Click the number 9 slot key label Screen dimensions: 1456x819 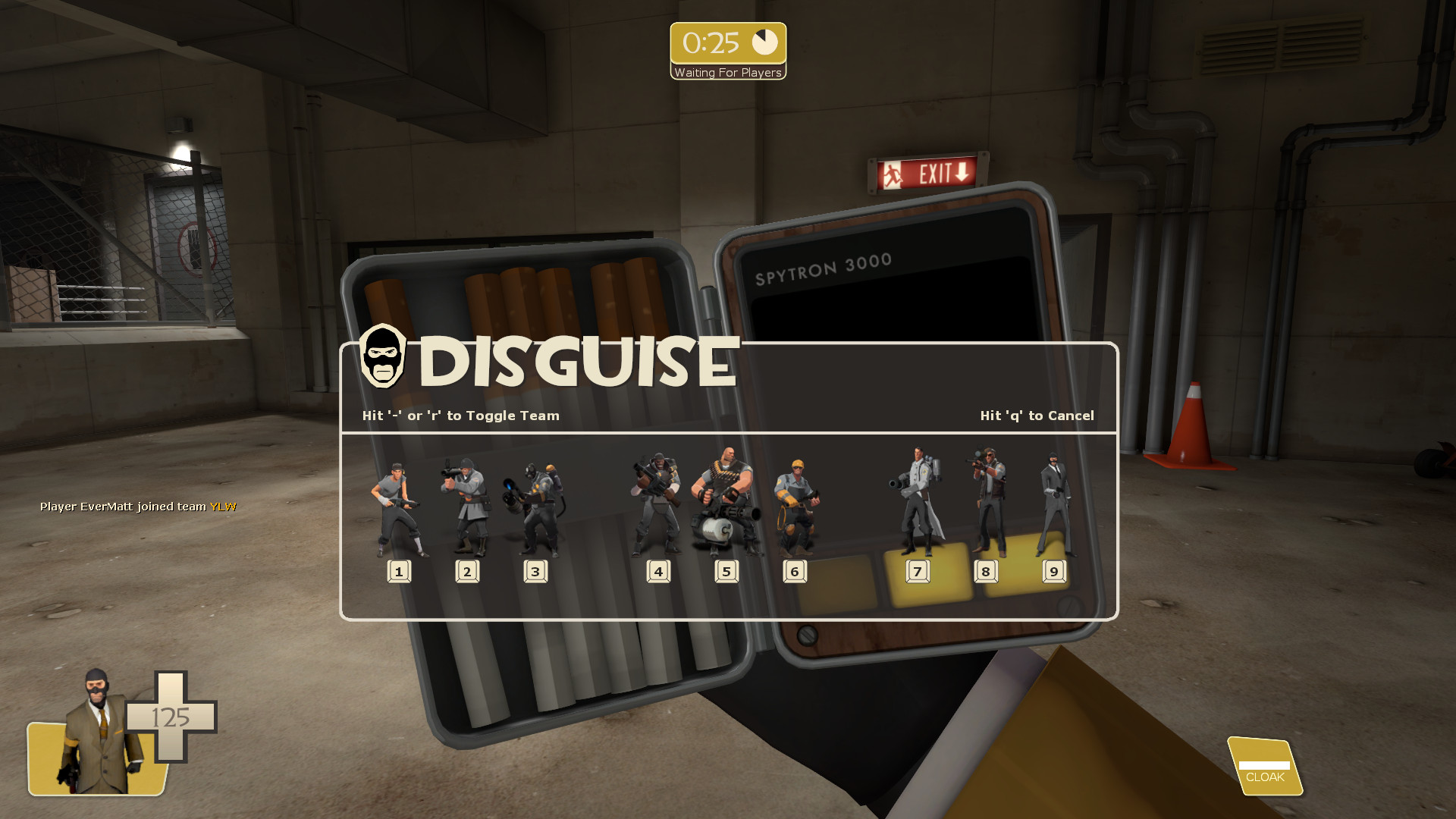(x=1054, y=571)
